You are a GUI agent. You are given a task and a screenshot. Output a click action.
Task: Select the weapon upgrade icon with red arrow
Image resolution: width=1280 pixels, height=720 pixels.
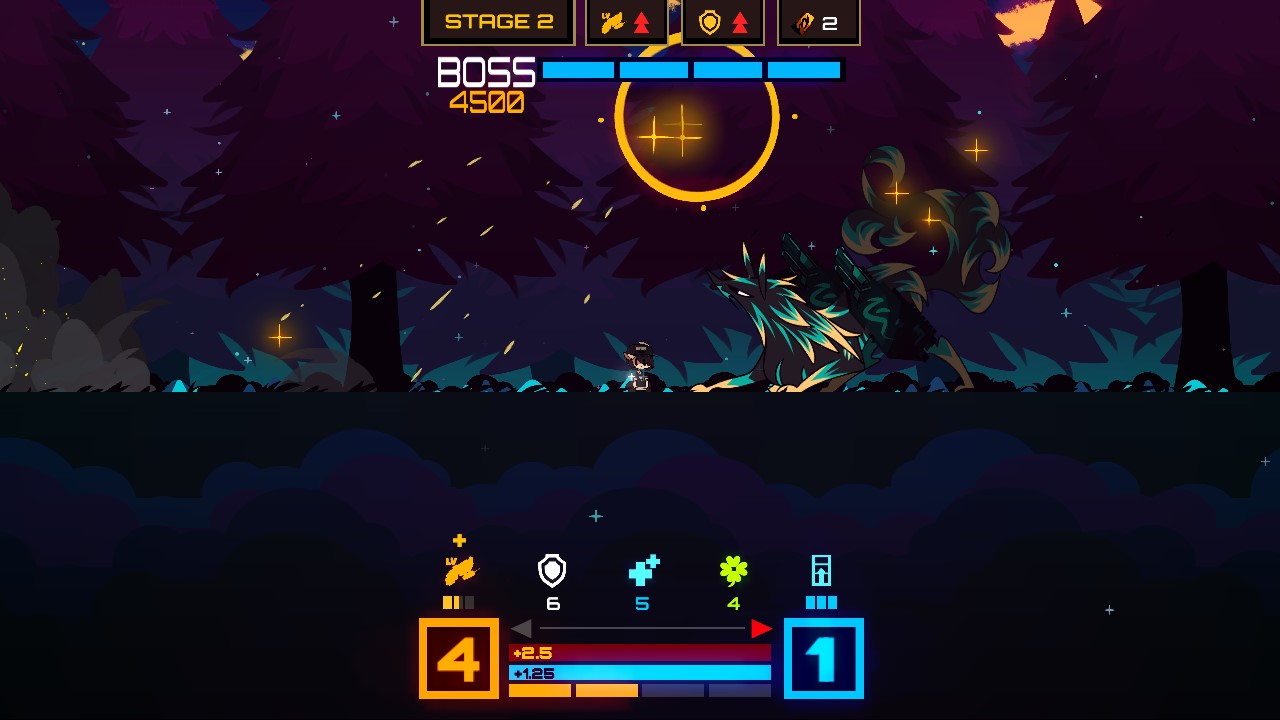(625, 20)
